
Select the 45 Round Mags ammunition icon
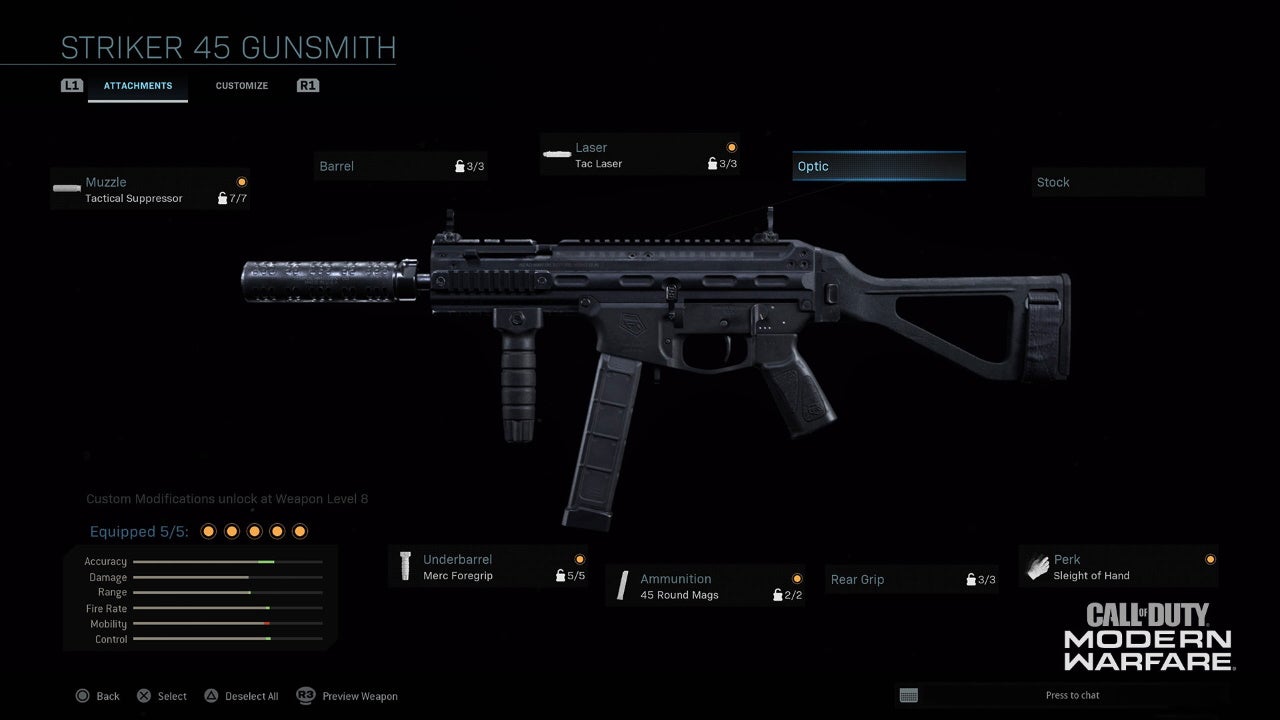(622, 586)
